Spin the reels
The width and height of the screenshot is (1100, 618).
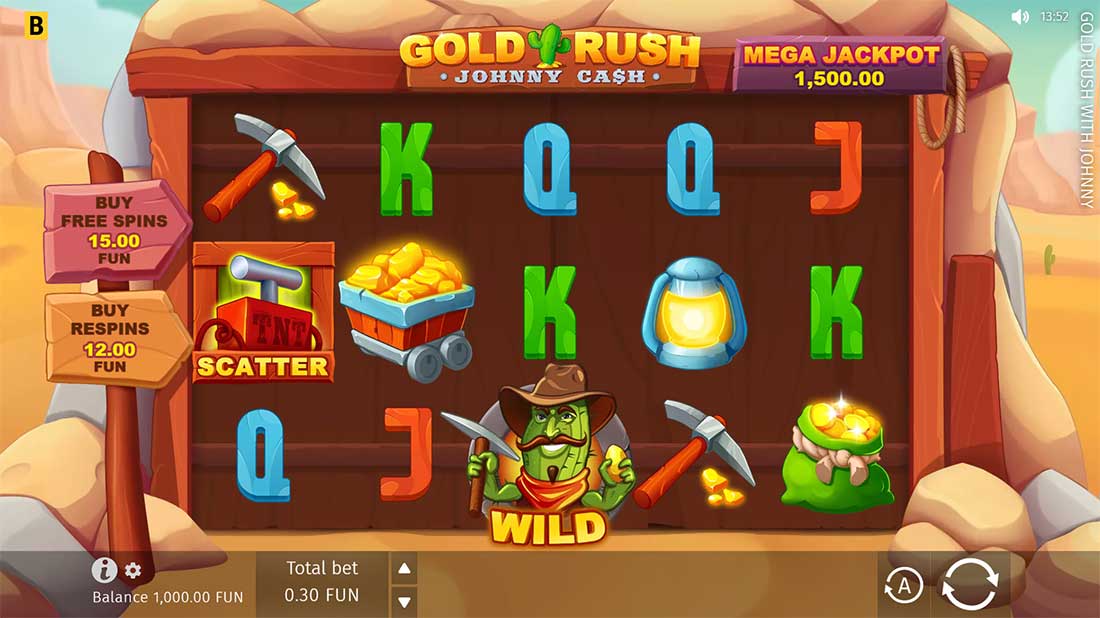pyautogui.click(x=970, y=584)
